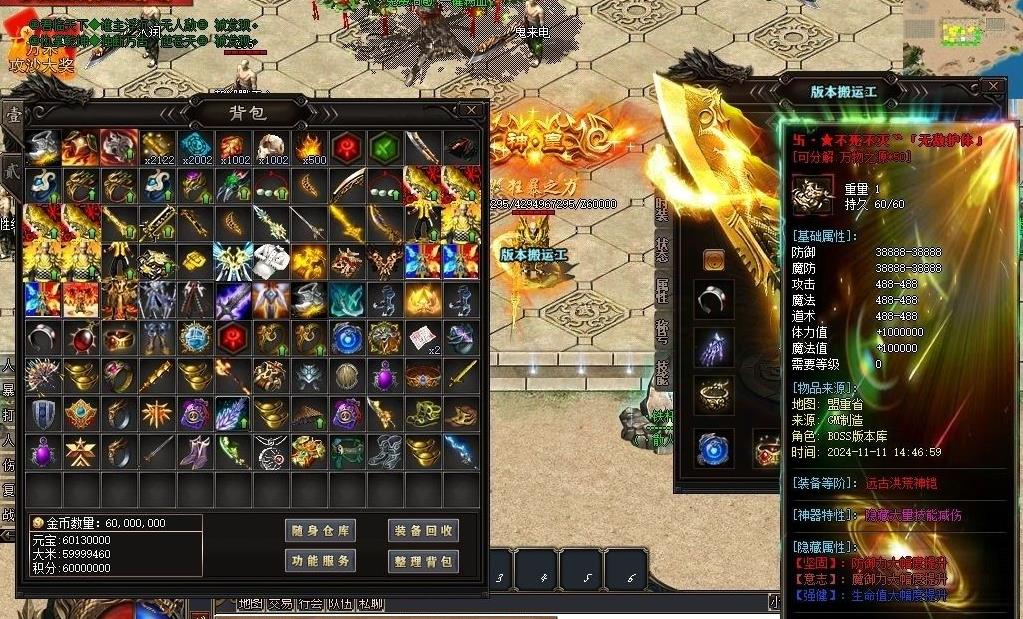Click the 装备回收 equipment recycle button
Viewport: 1023px width, 619px height.
coord(423,530)
